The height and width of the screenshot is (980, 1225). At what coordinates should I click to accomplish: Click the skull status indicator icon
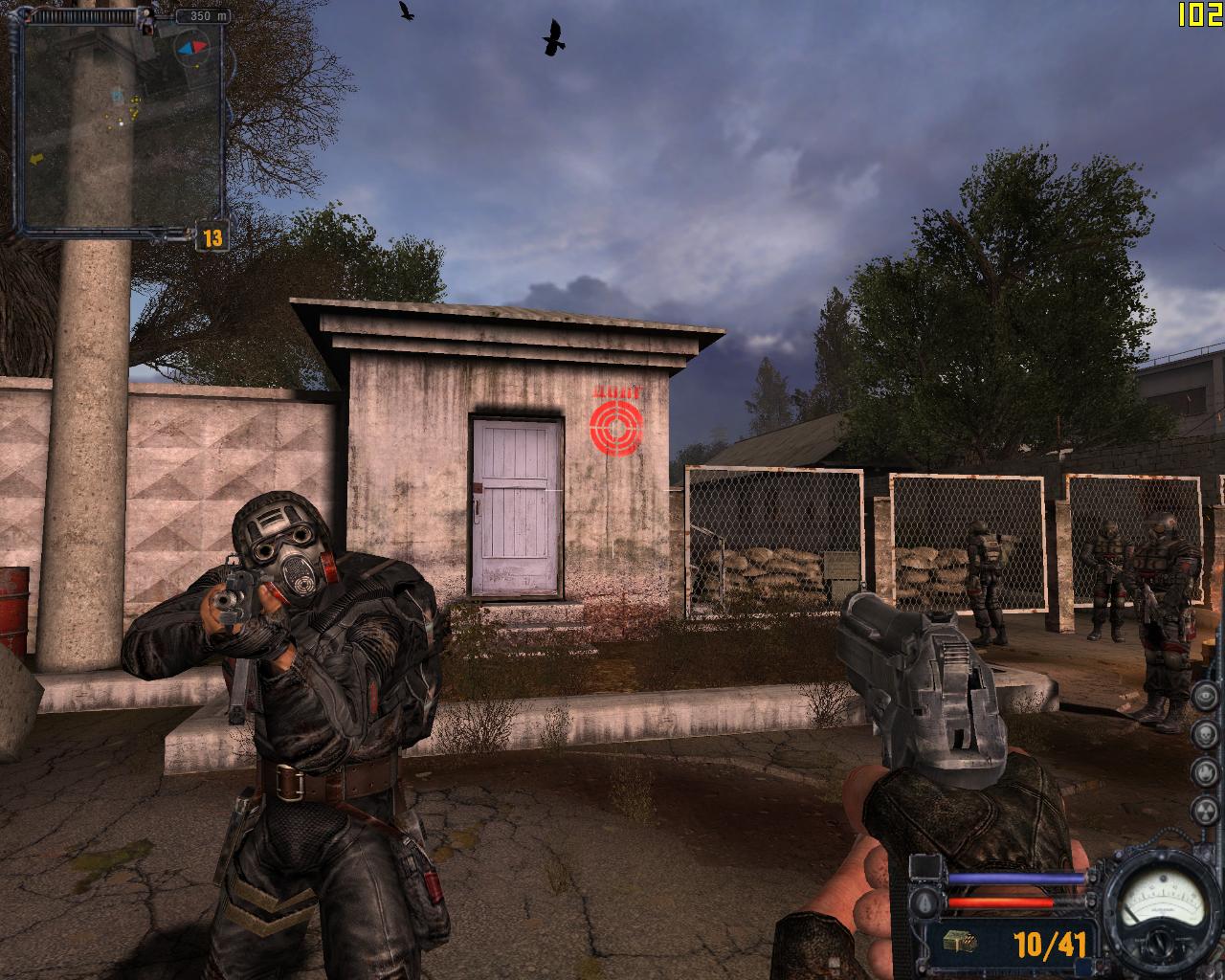pyautogui.click(x=1203, y=733)
